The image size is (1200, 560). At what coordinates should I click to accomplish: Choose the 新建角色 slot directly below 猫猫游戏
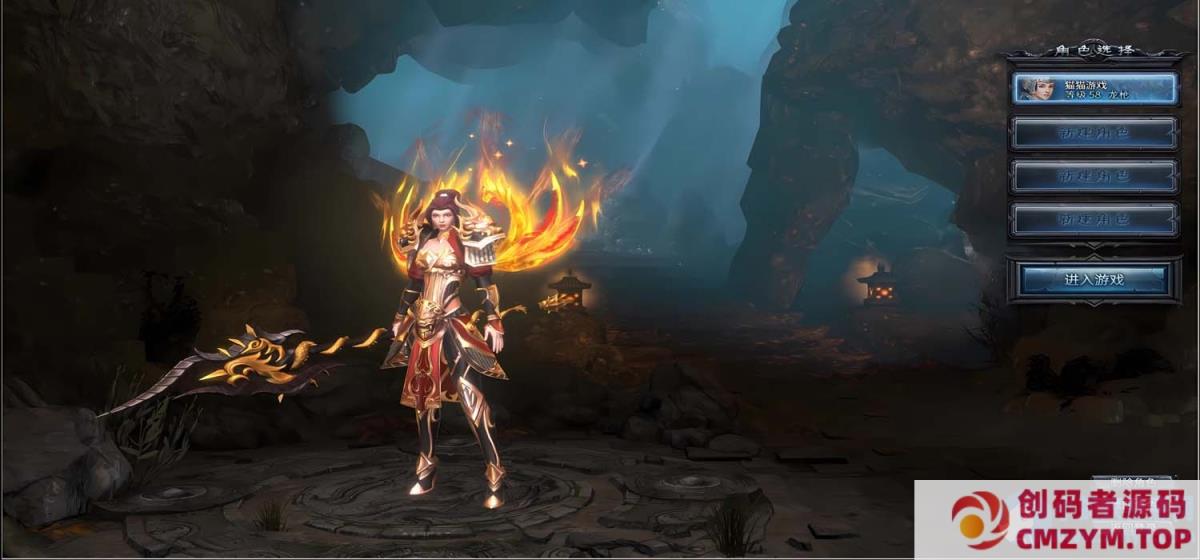1094,133
